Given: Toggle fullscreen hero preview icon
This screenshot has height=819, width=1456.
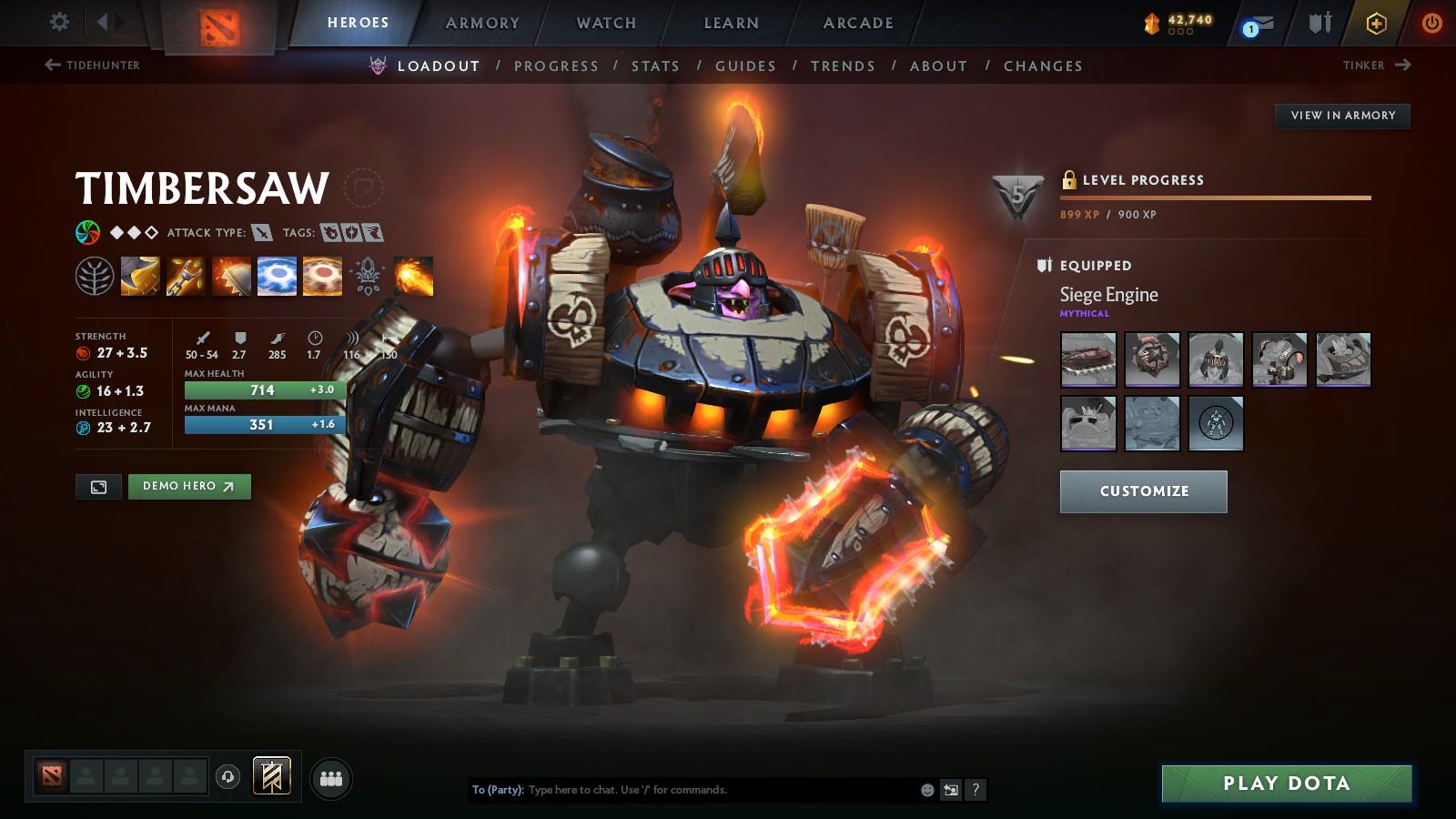Looking at the screenshot, I should pyautogui.click(x=98, y=487).
